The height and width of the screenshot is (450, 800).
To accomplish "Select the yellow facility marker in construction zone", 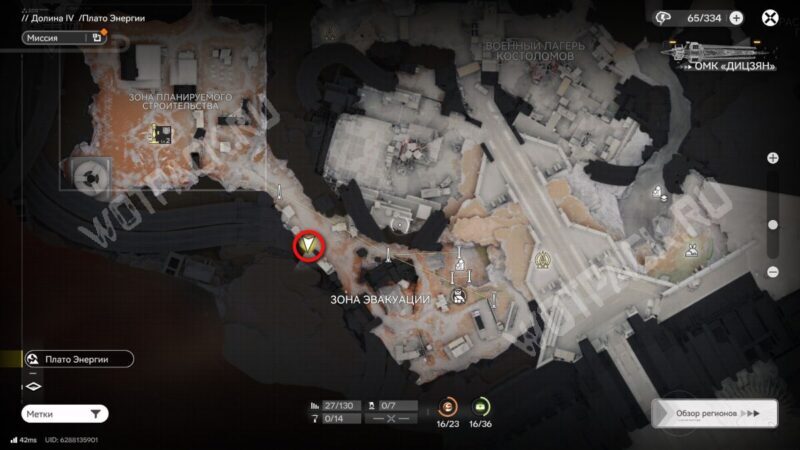I will coord(159,133).
